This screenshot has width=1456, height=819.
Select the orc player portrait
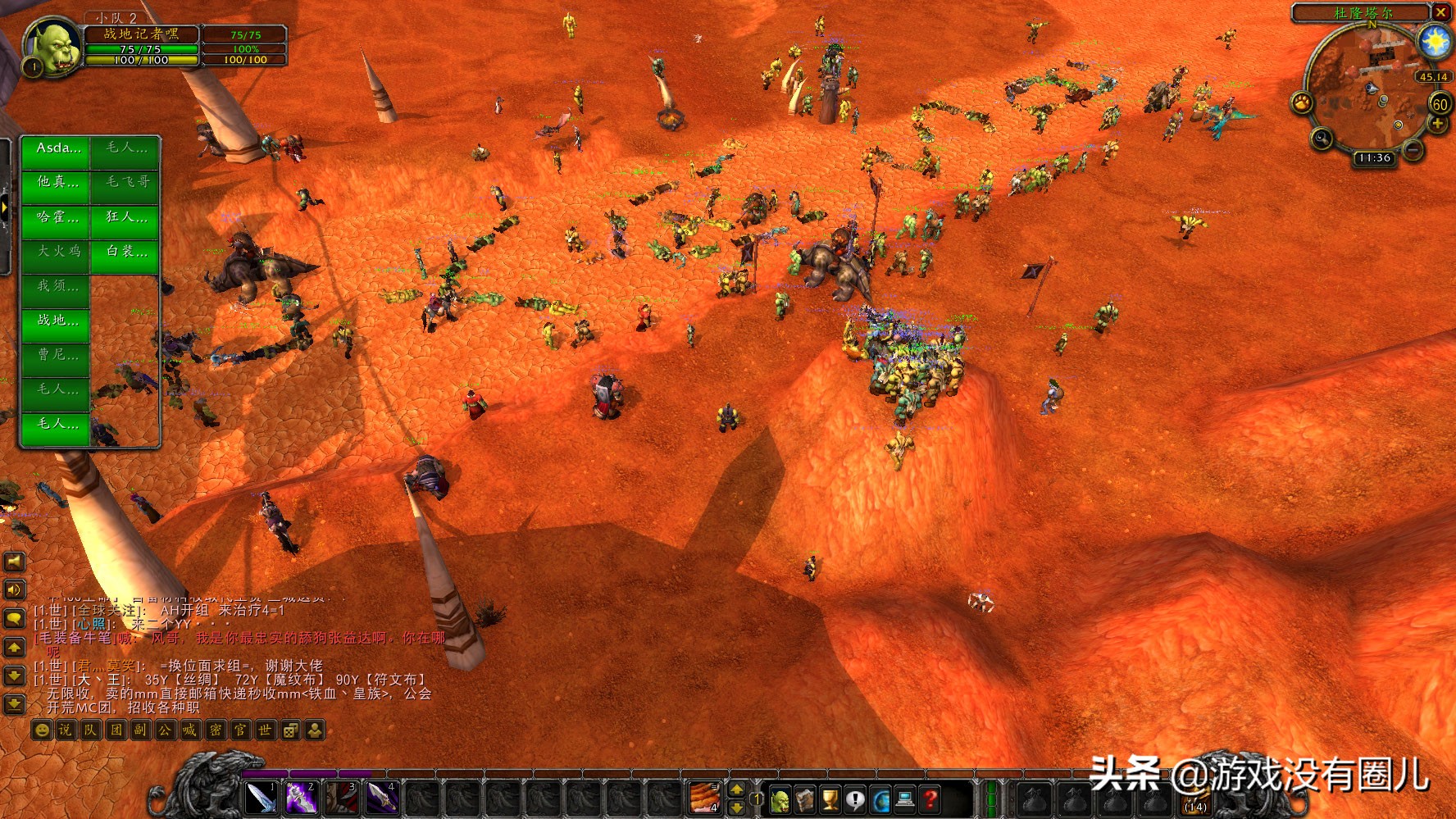pos(52,48)
